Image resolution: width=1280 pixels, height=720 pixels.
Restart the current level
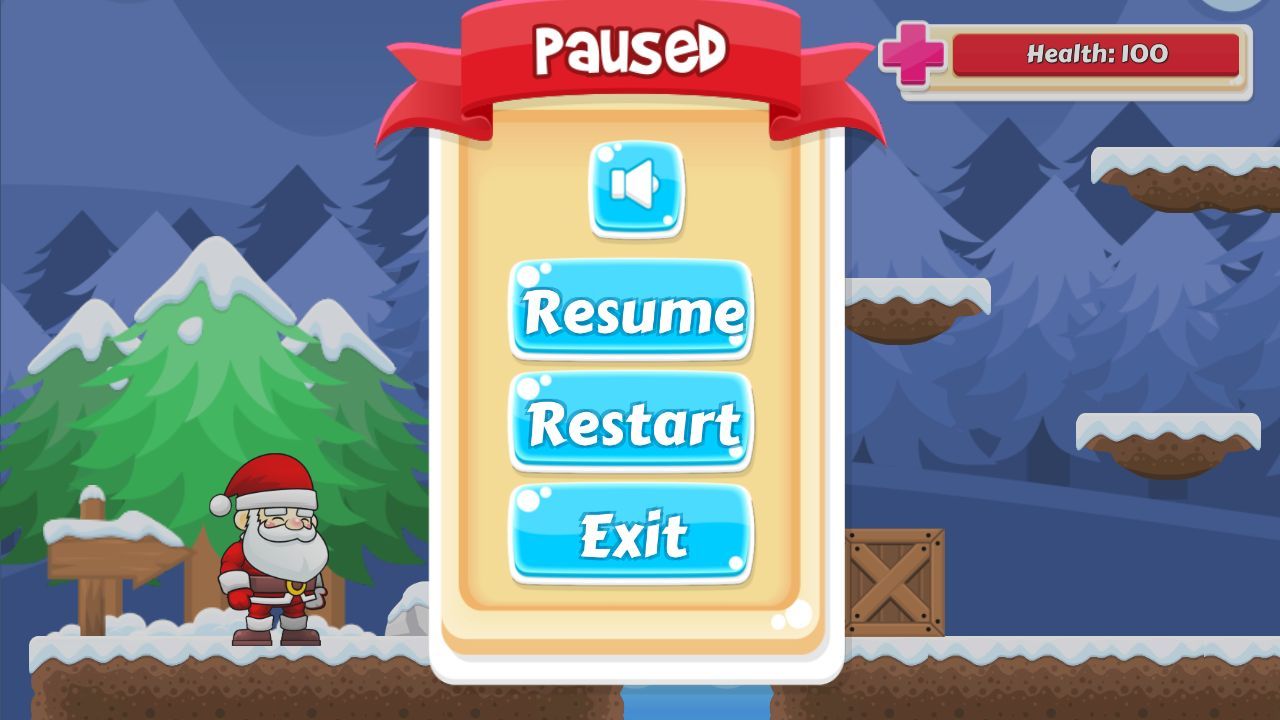pos(631,424)
